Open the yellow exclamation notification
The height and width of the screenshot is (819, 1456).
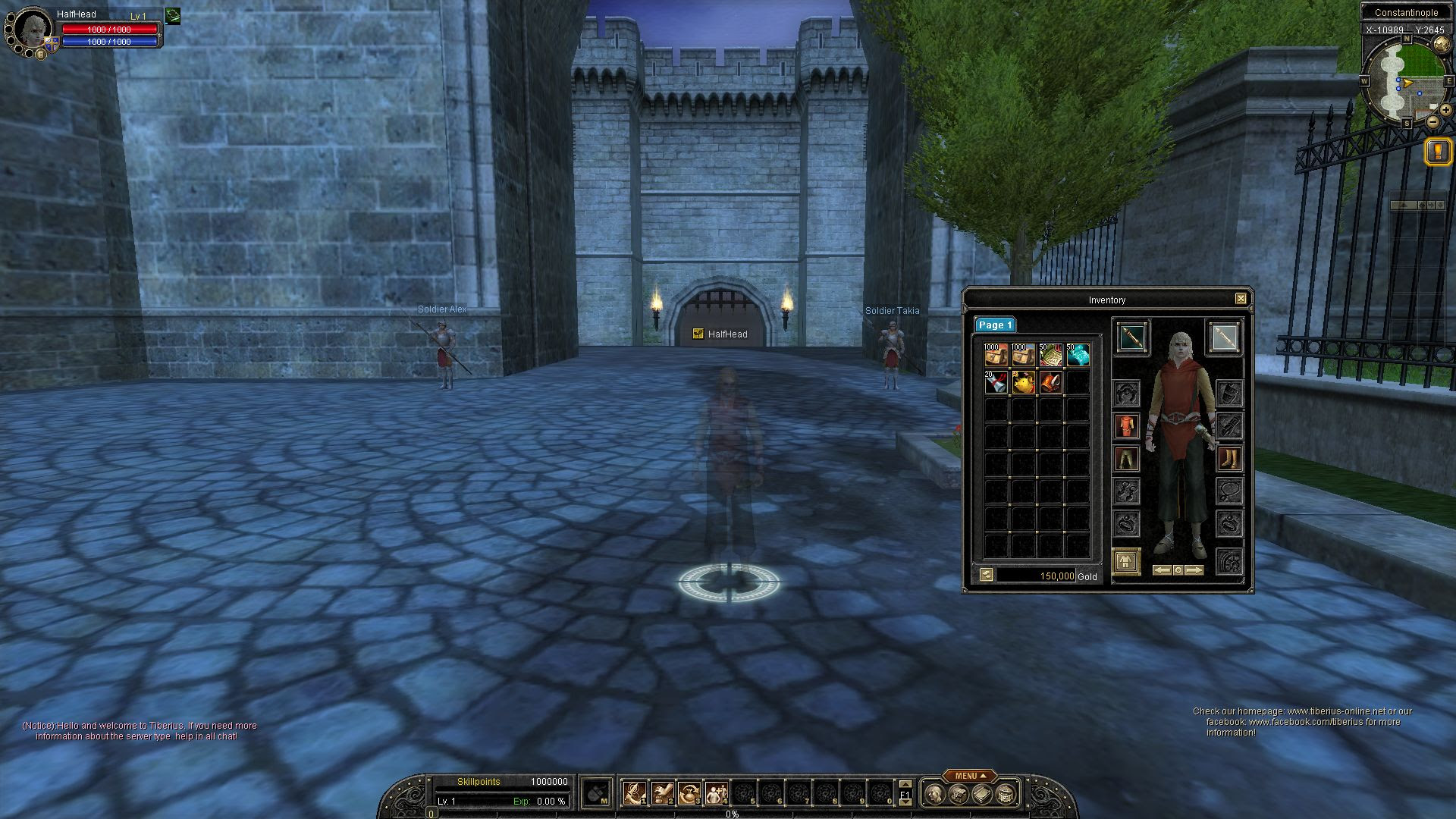click(x=1438, y=151)
